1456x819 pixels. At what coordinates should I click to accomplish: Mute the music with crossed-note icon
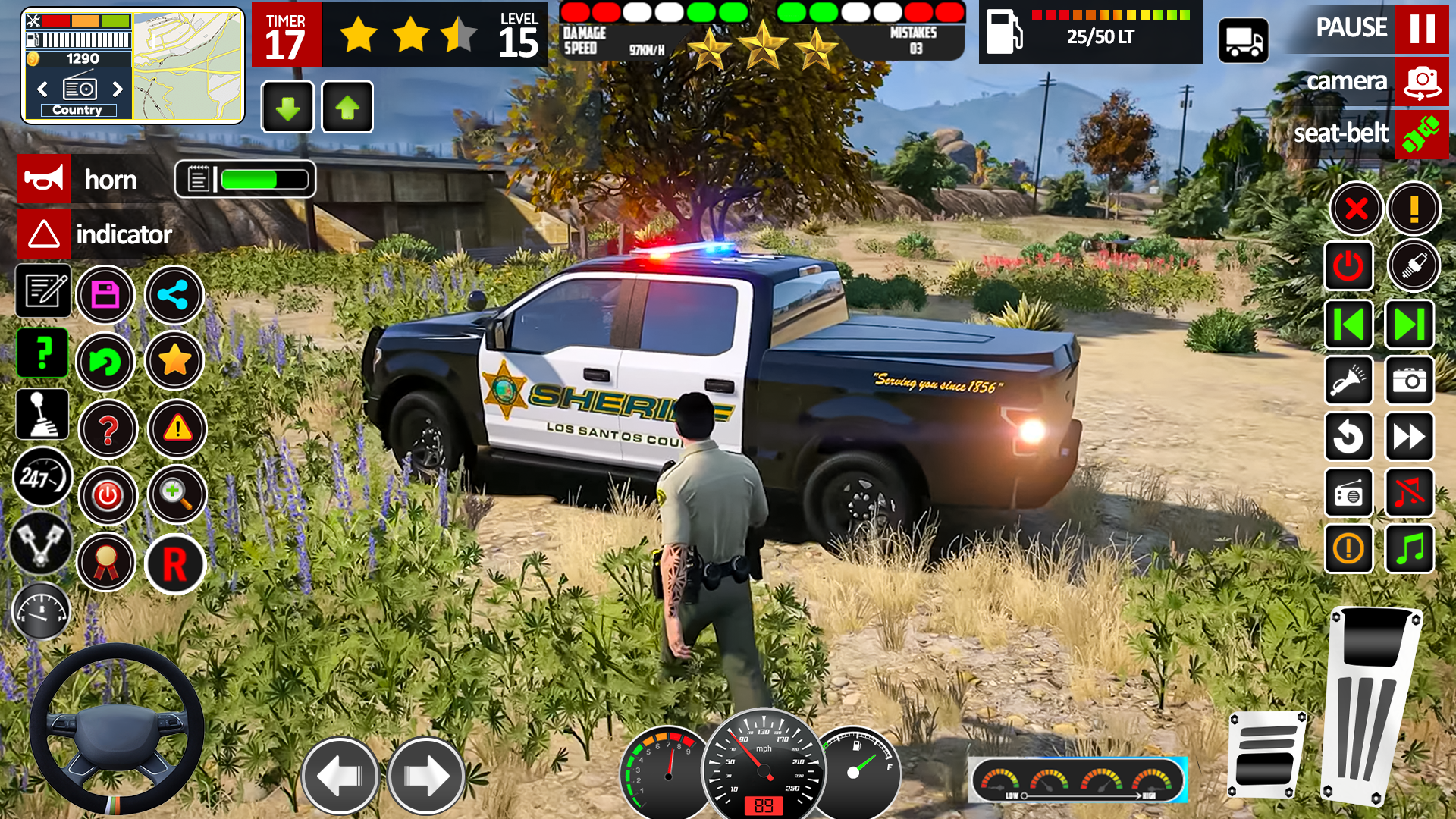click(x=1409, y=493)
